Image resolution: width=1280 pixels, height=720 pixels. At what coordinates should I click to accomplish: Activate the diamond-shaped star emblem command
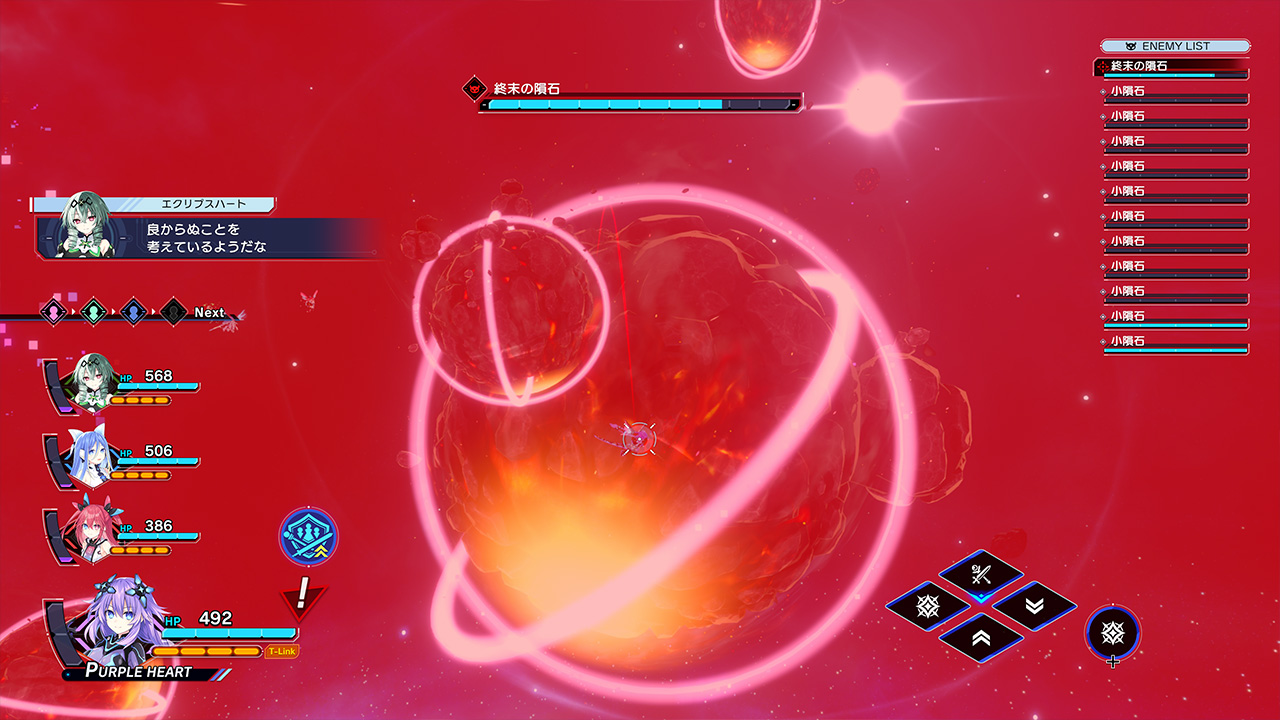click(927, 606)
